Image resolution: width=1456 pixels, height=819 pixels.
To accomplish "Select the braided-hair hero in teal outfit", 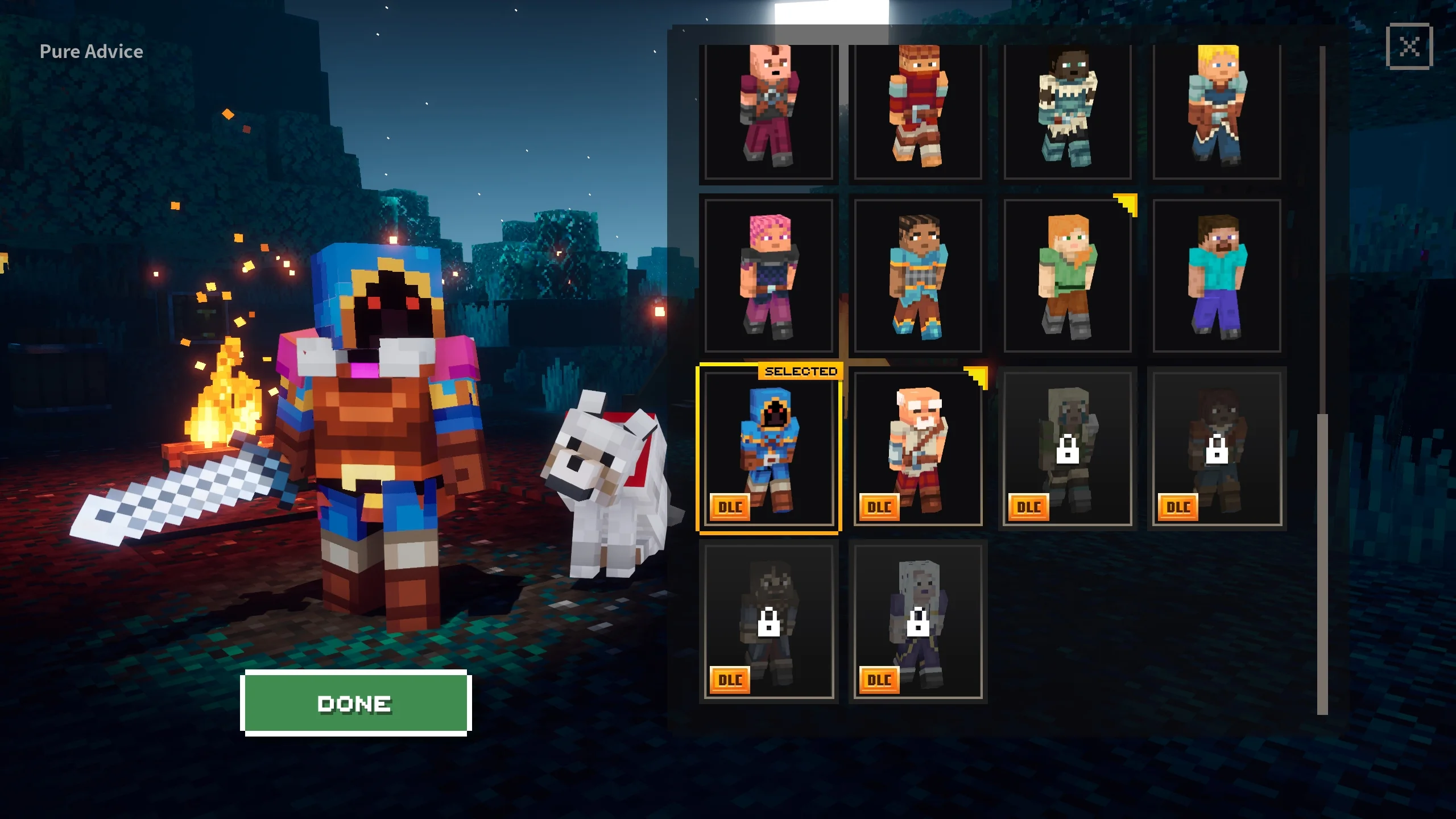I will [917, 276].
